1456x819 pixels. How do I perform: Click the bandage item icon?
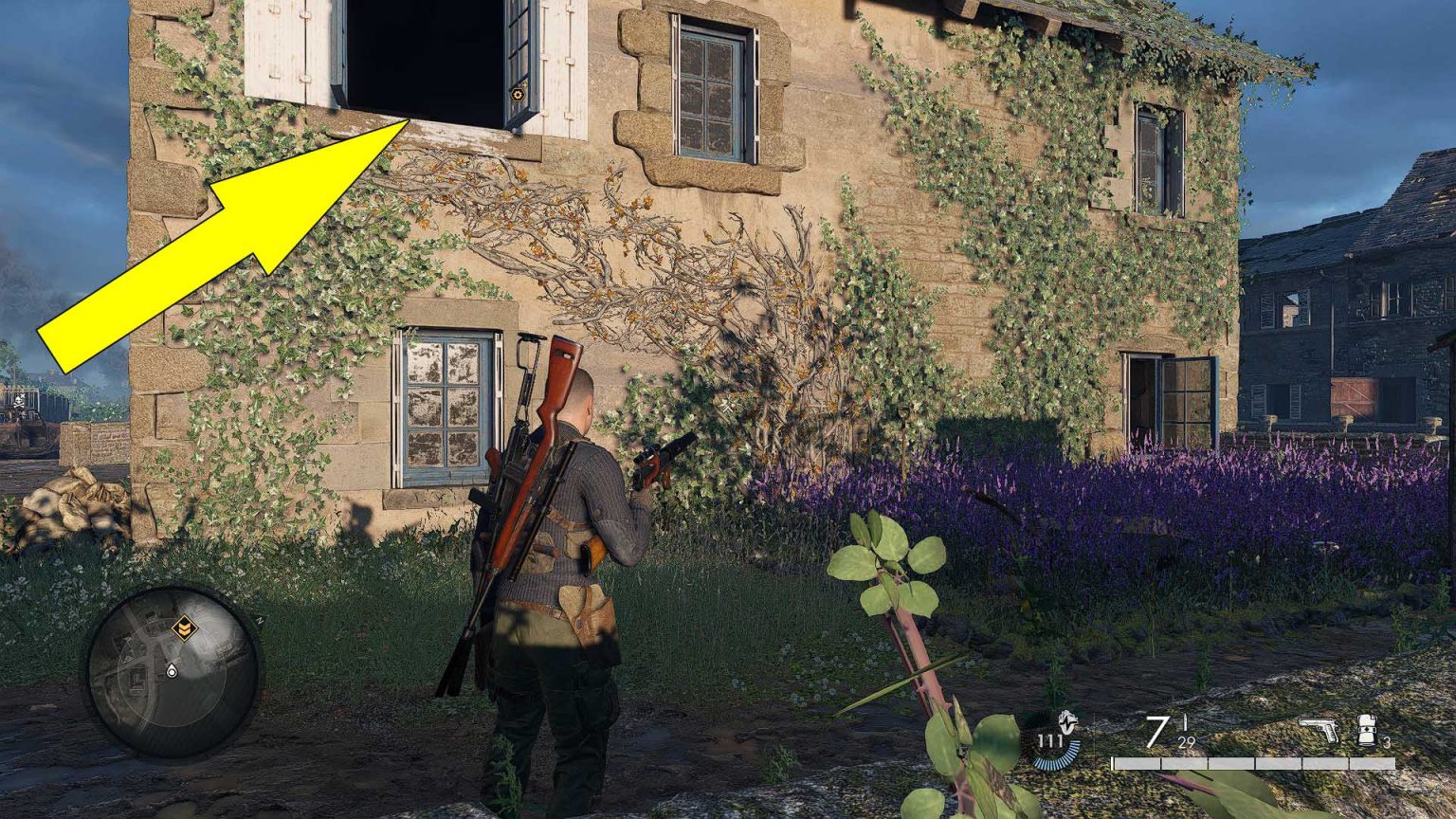(1366, 730)
